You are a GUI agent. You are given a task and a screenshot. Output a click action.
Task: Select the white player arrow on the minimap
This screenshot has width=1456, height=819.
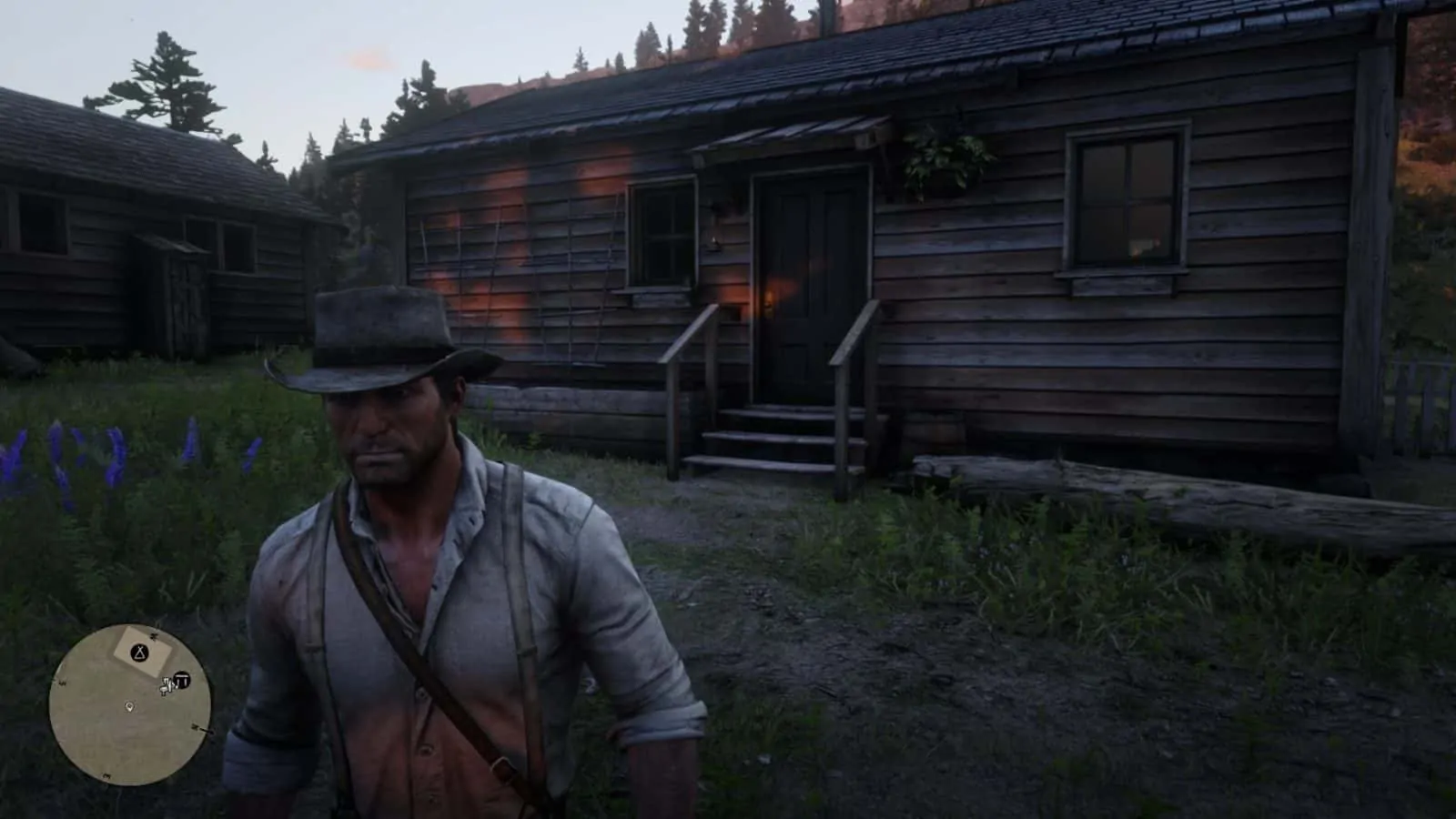coord(166,685)
